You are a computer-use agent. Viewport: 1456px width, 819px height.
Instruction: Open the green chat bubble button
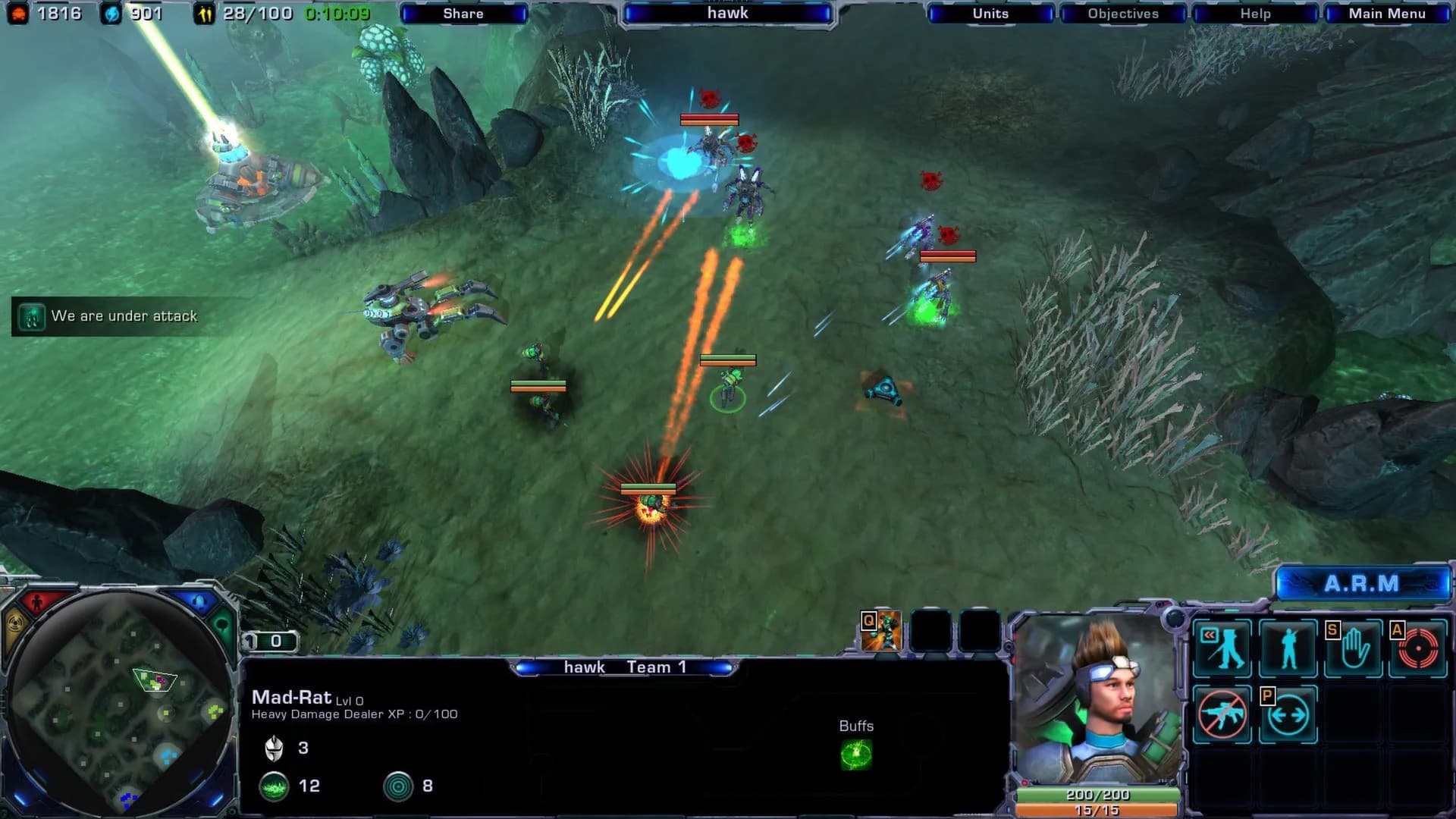(x=223, y=626)
